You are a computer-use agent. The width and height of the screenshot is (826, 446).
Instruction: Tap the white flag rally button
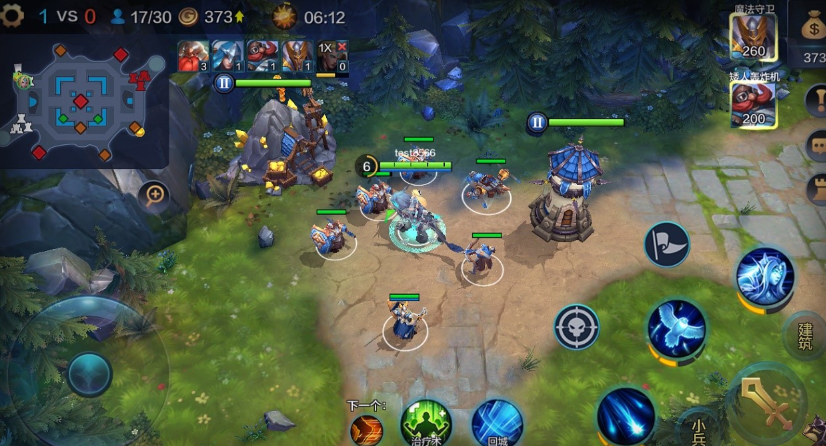(x=666, y=245)
